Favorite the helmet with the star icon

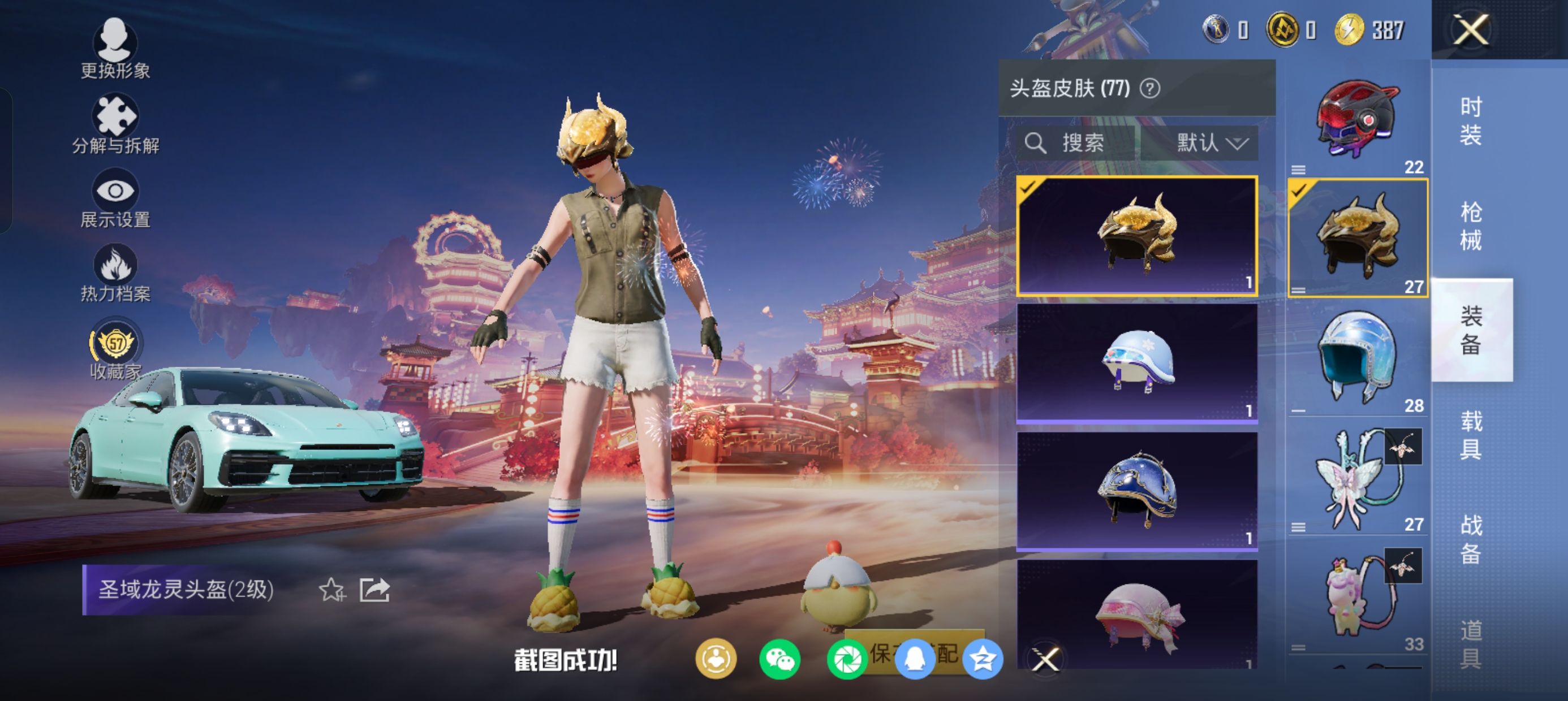(x=331, y=590)
